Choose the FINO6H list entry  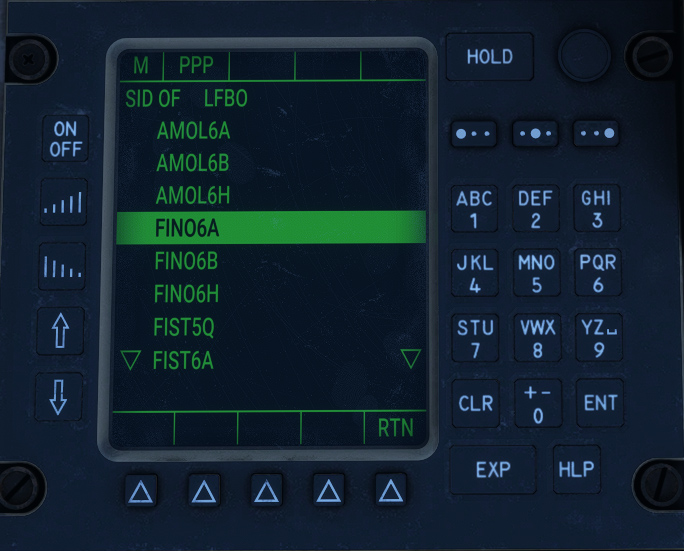click(x=186, y=294)
